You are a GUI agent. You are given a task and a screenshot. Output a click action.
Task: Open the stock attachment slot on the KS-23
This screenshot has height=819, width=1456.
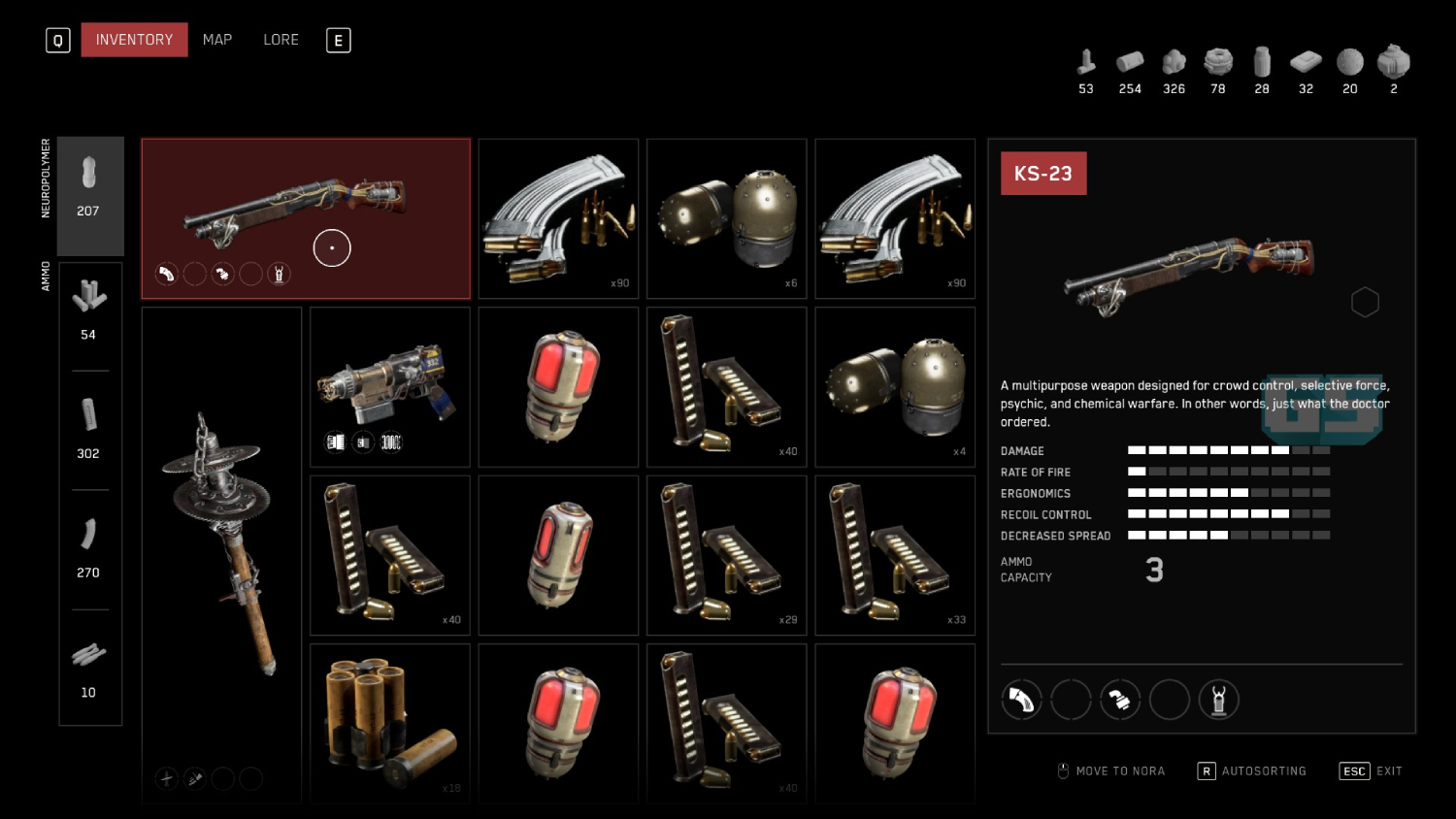[1219, 700]
